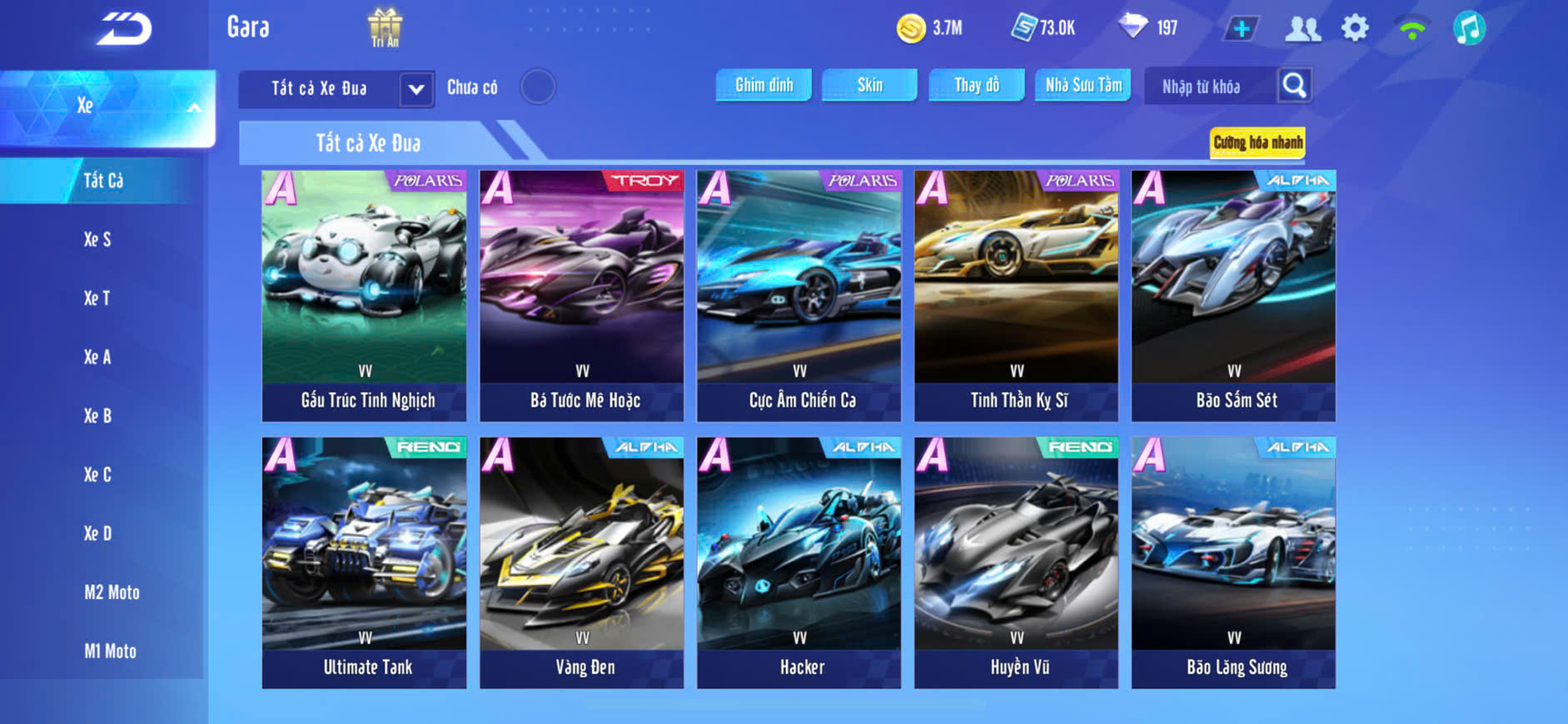Choose the Ultimate Tank car card
This screenshot has height=724, width=1568.
(364, 562)
